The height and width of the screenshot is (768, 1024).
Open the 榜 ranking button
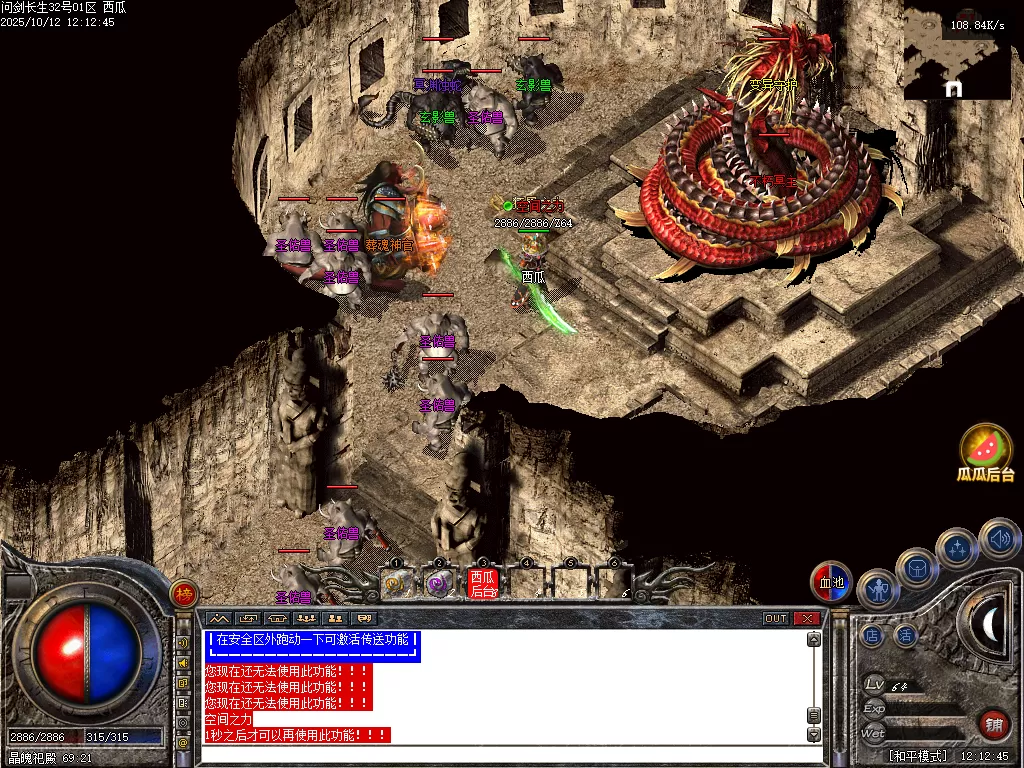(184, 594)
